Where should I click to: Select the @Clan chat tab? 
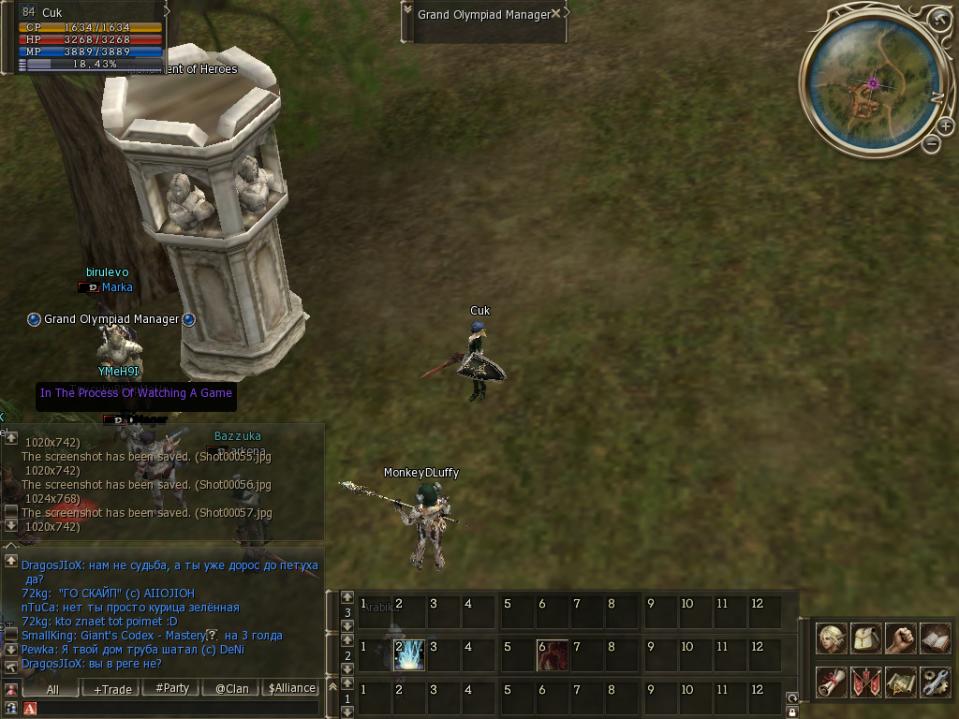(232, 688)
